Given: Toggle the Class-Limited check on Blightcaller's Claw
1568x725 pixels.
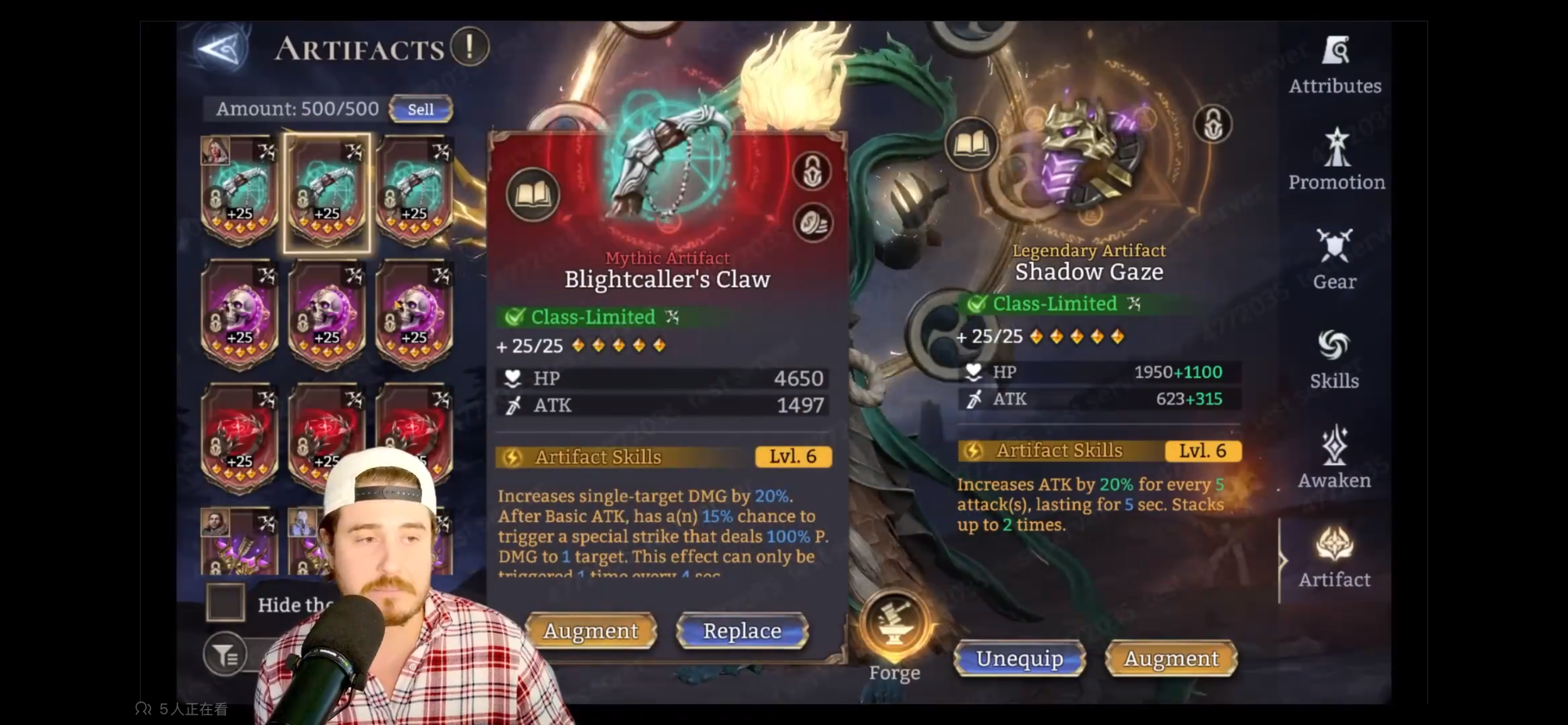Looking at the screenshot, I should click(x=515, y=317).
